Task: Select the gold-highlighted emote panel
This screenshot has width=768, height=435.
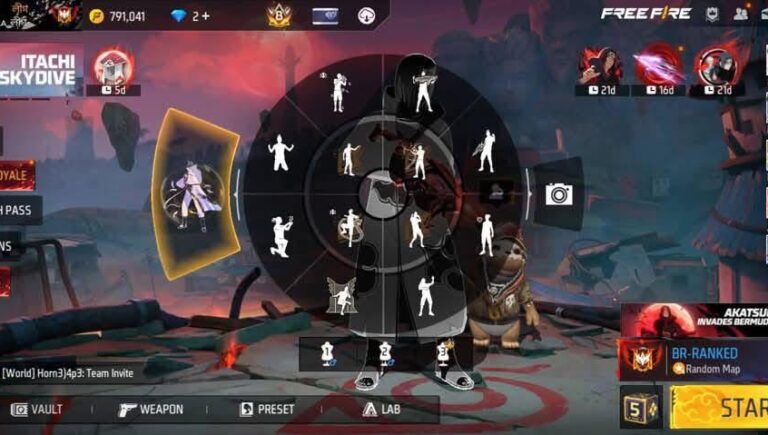Action: click(197, 194)
